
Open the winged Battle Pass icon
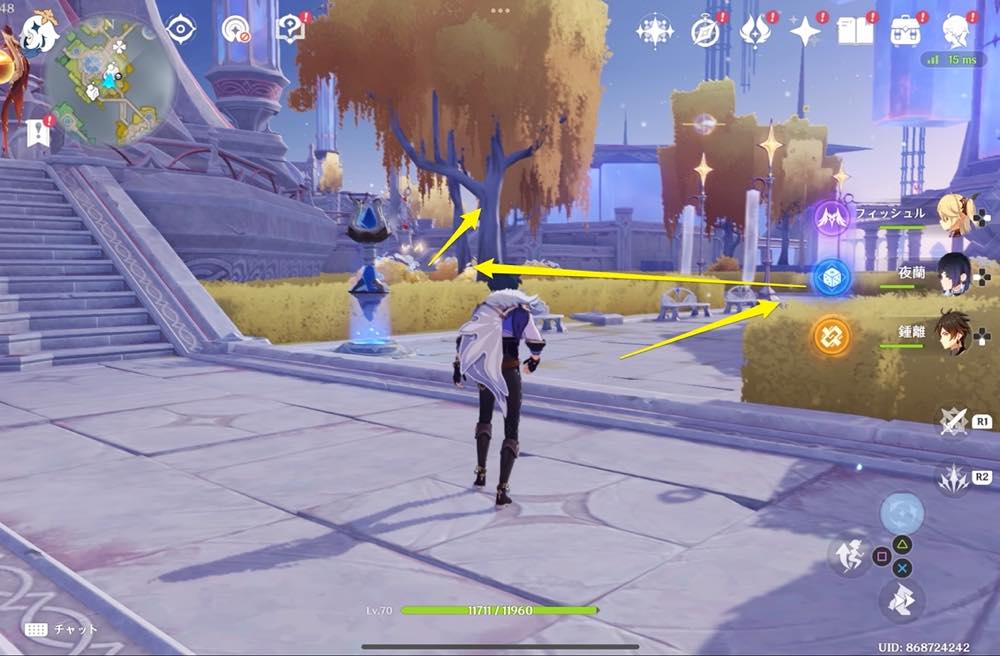[755, 32]
